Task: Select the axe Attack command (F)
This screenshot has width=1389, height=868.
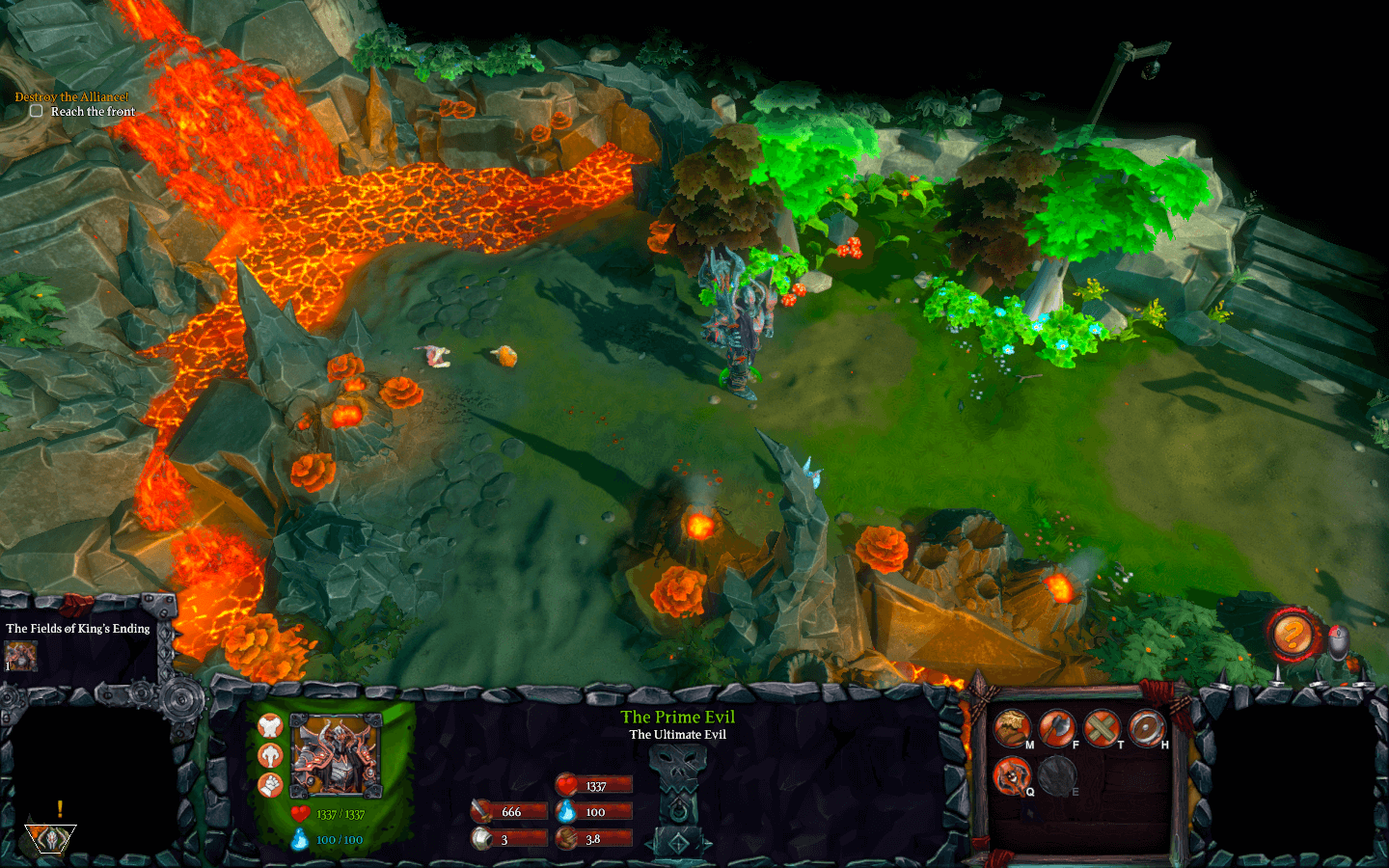Action: pyautogui.click(x=1057, y=728)
